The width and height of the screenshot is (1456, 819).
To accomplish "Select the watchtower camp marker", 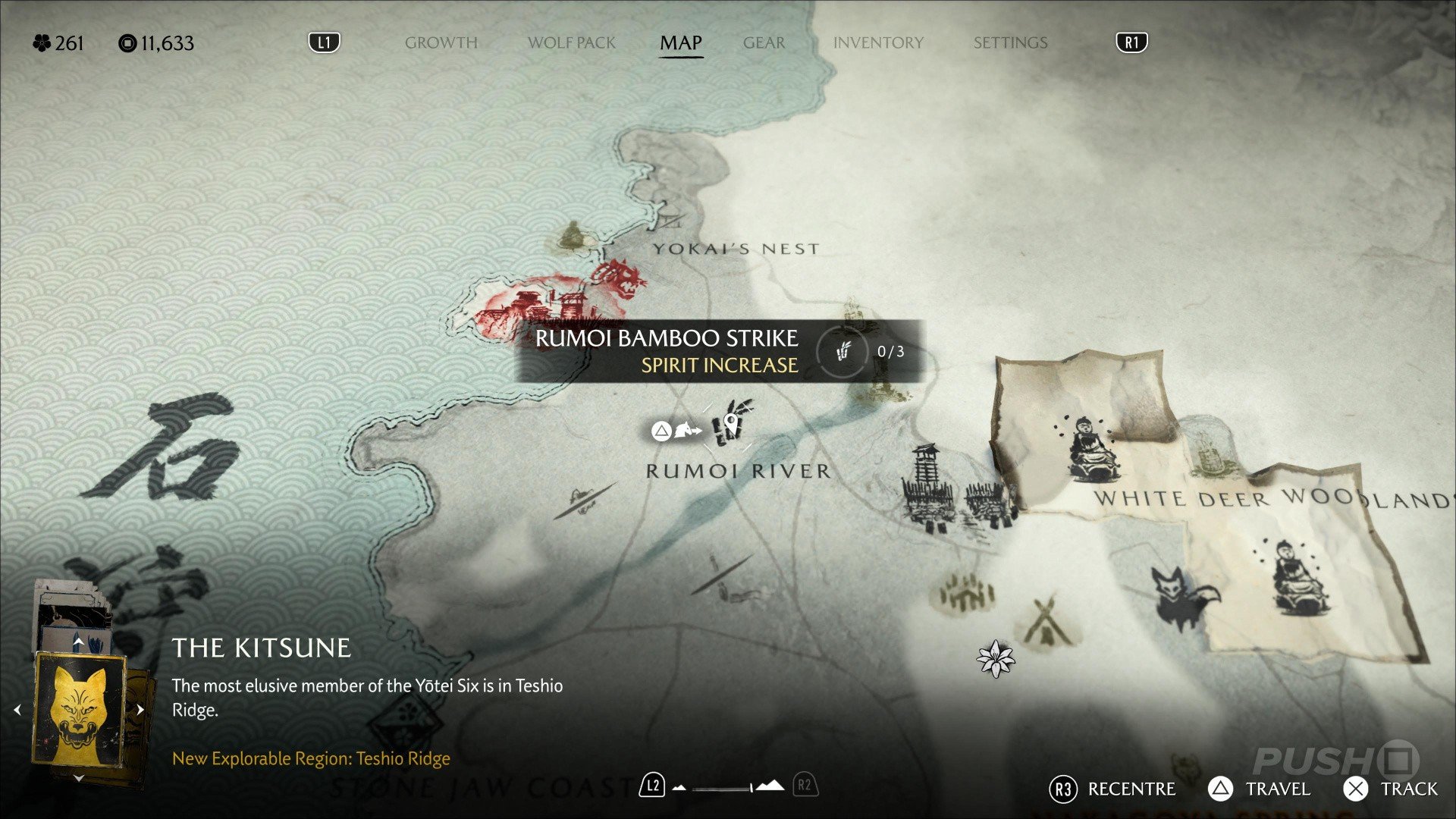I will click(x=925, y=484).
